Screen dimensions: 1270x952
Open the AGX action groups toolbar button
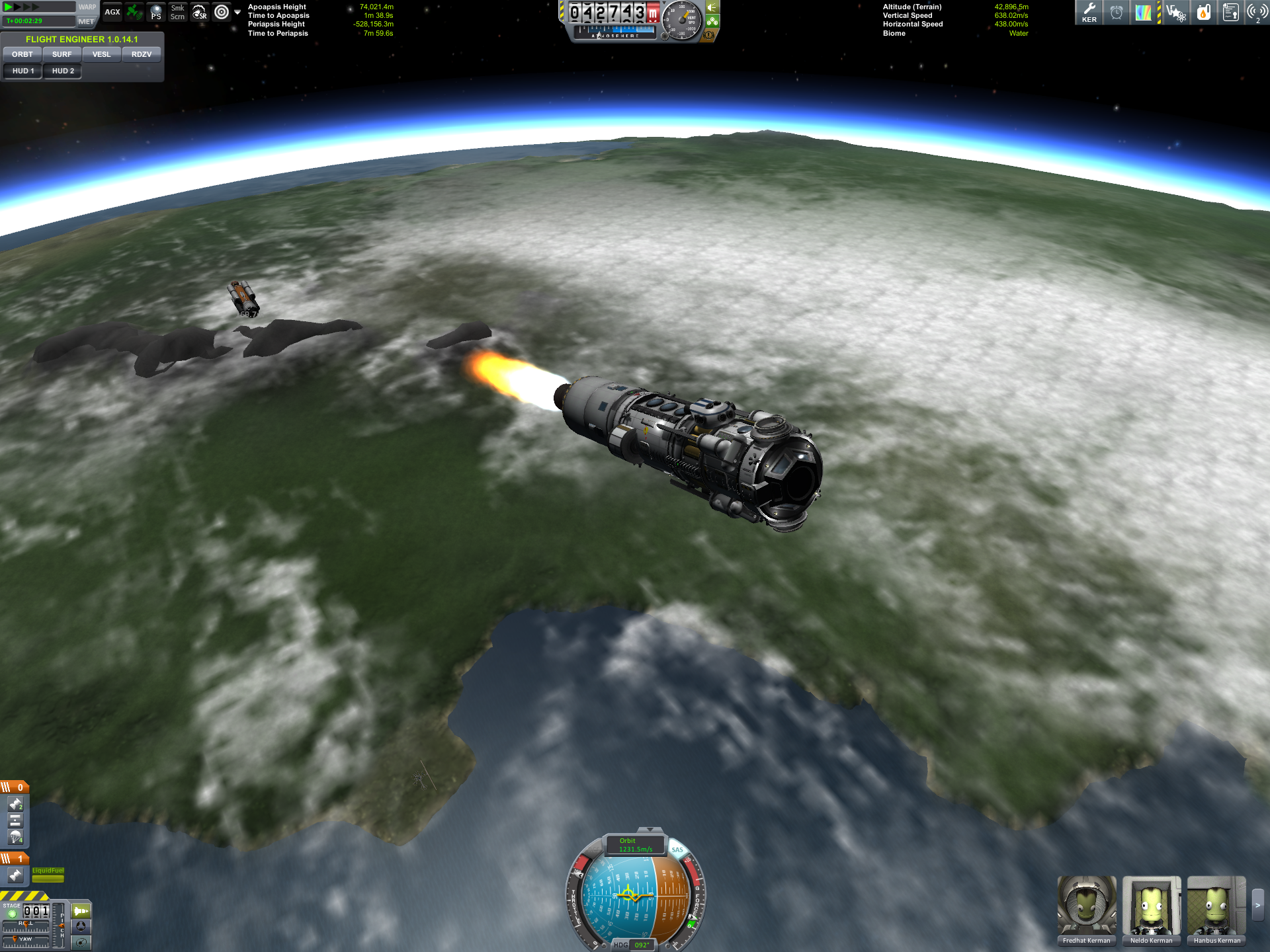[x=112, y=12]
